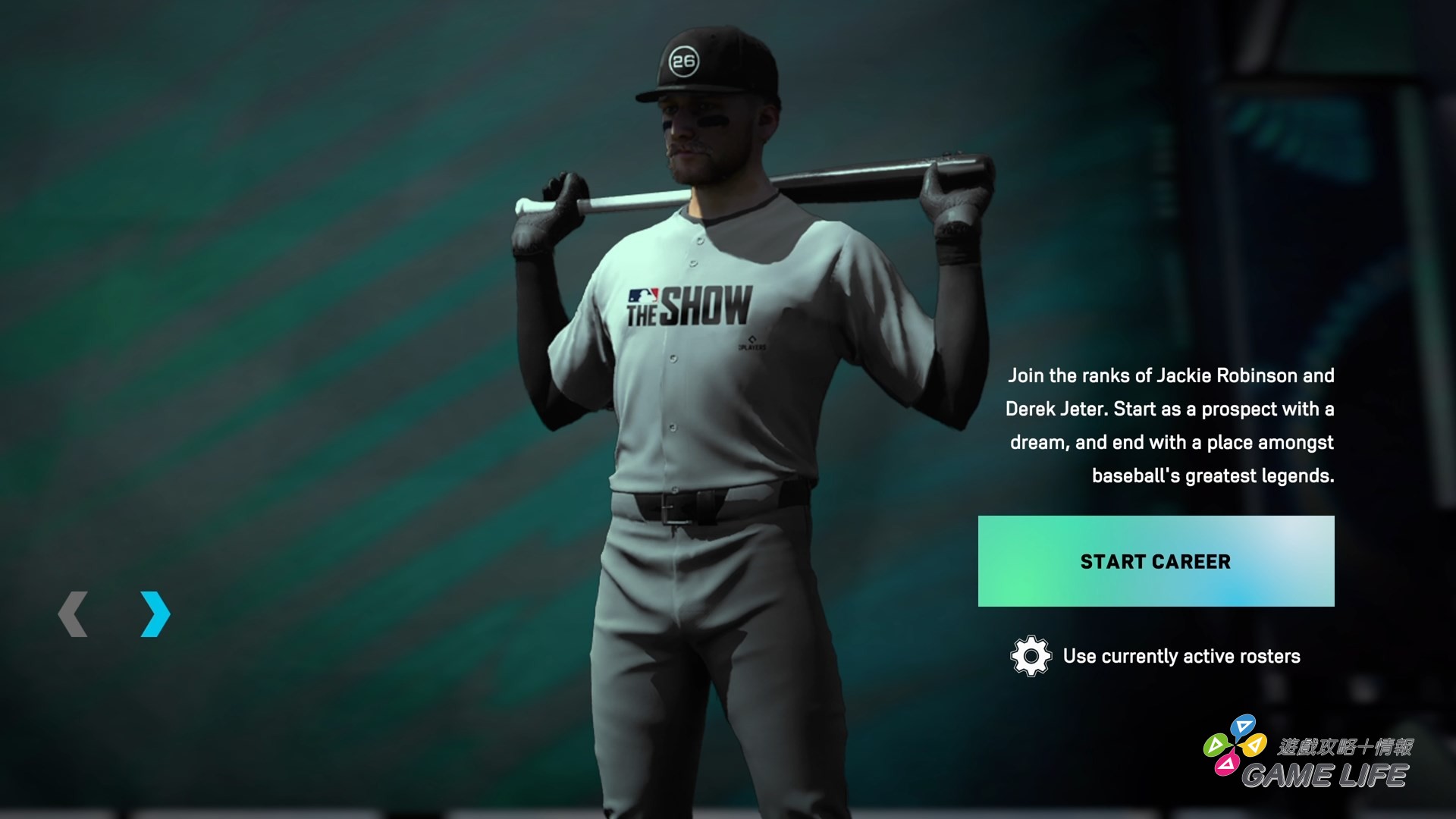Click the green petal of the Game Life logo

(x=1216, y=746)
